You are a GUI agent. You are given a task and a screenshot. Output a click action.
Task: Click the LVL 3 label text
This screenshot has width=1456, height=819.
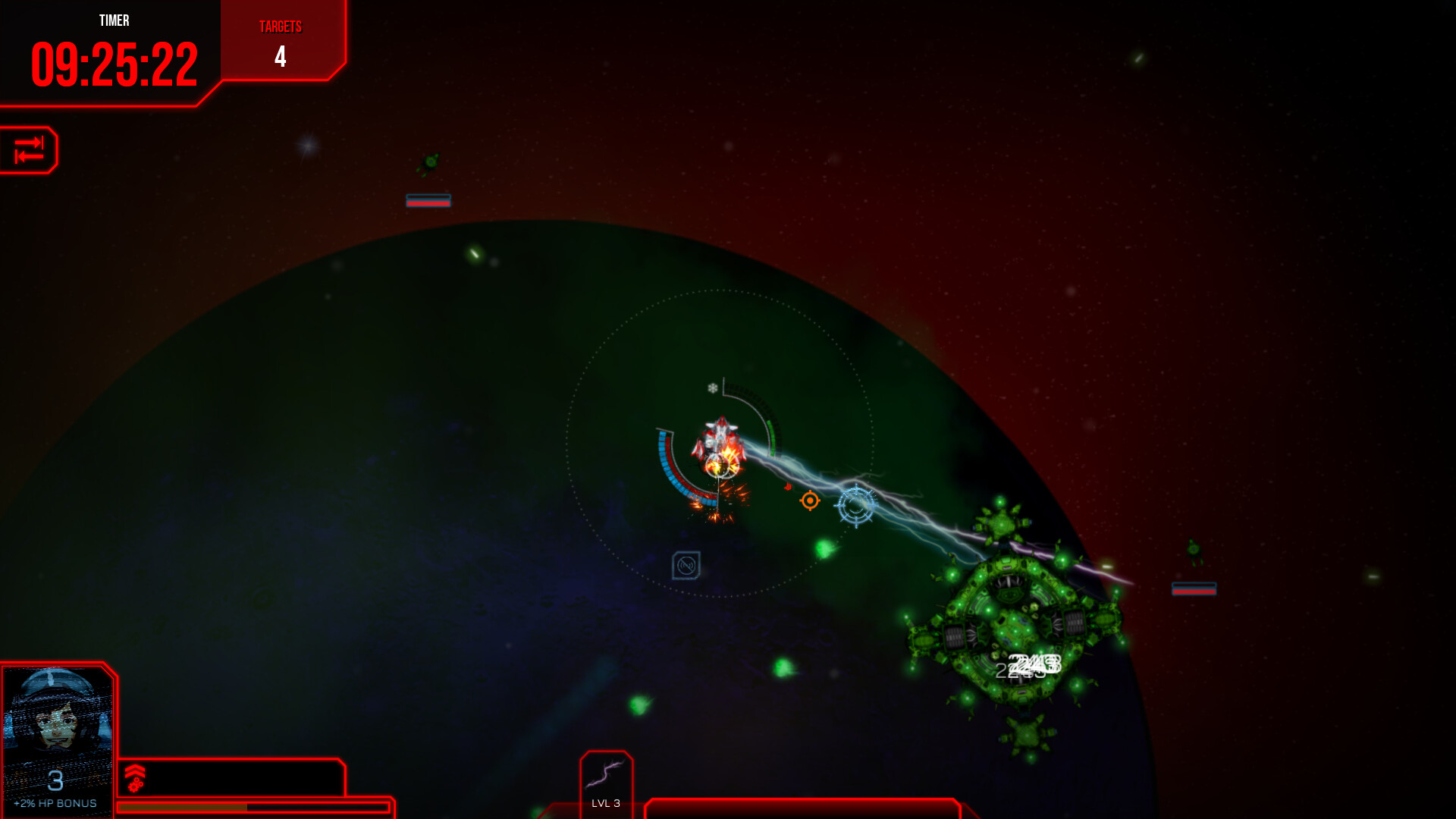(606, 802)
